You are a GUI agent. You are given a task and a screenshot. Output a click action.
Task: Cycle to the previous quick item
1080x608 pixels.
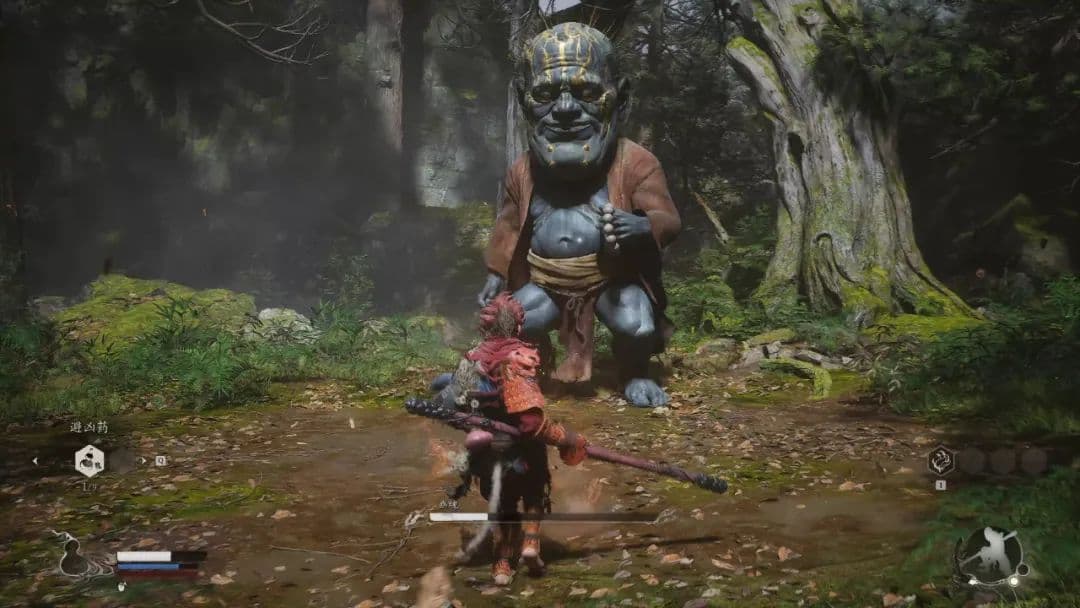pos(38,461)
